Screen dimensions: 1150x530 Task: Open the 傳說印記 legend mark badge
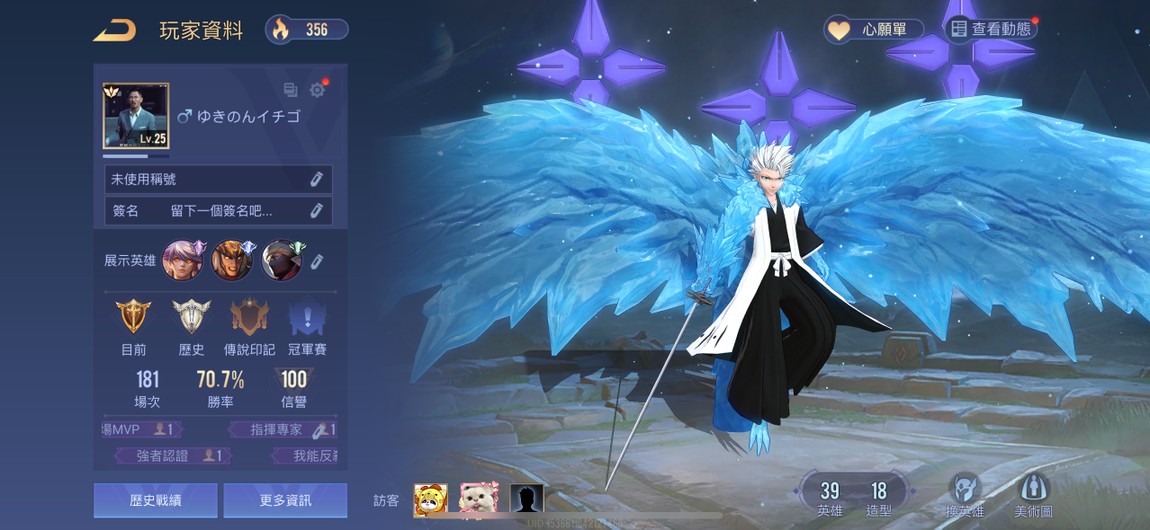coord(249,318)
